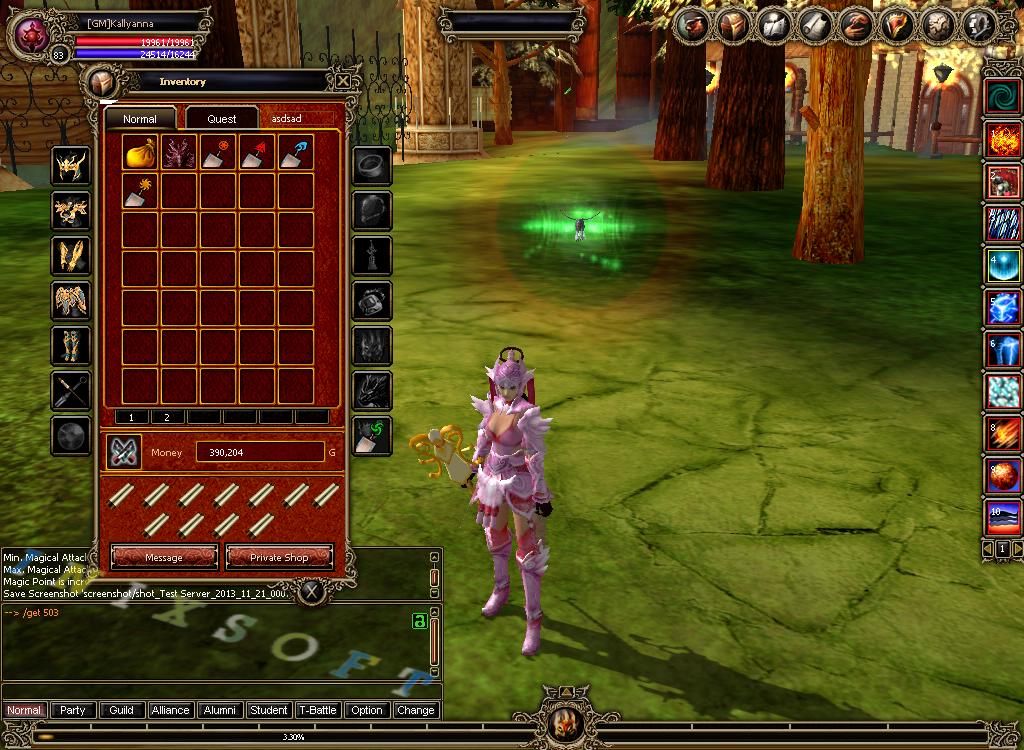Open the Private Shop
Image resolution: width=1024 pixels, height=750 pixels.
click(x=279, y=557)
